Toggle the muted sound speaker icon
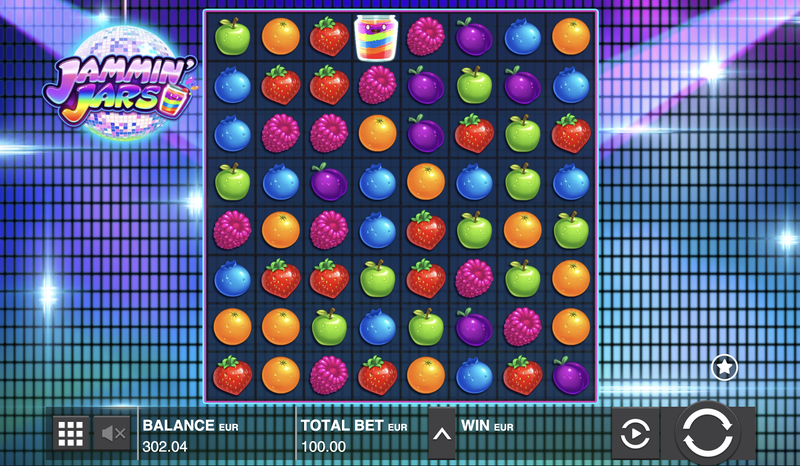Viewport: 800px width, 466px height. (x=111, y=433)
